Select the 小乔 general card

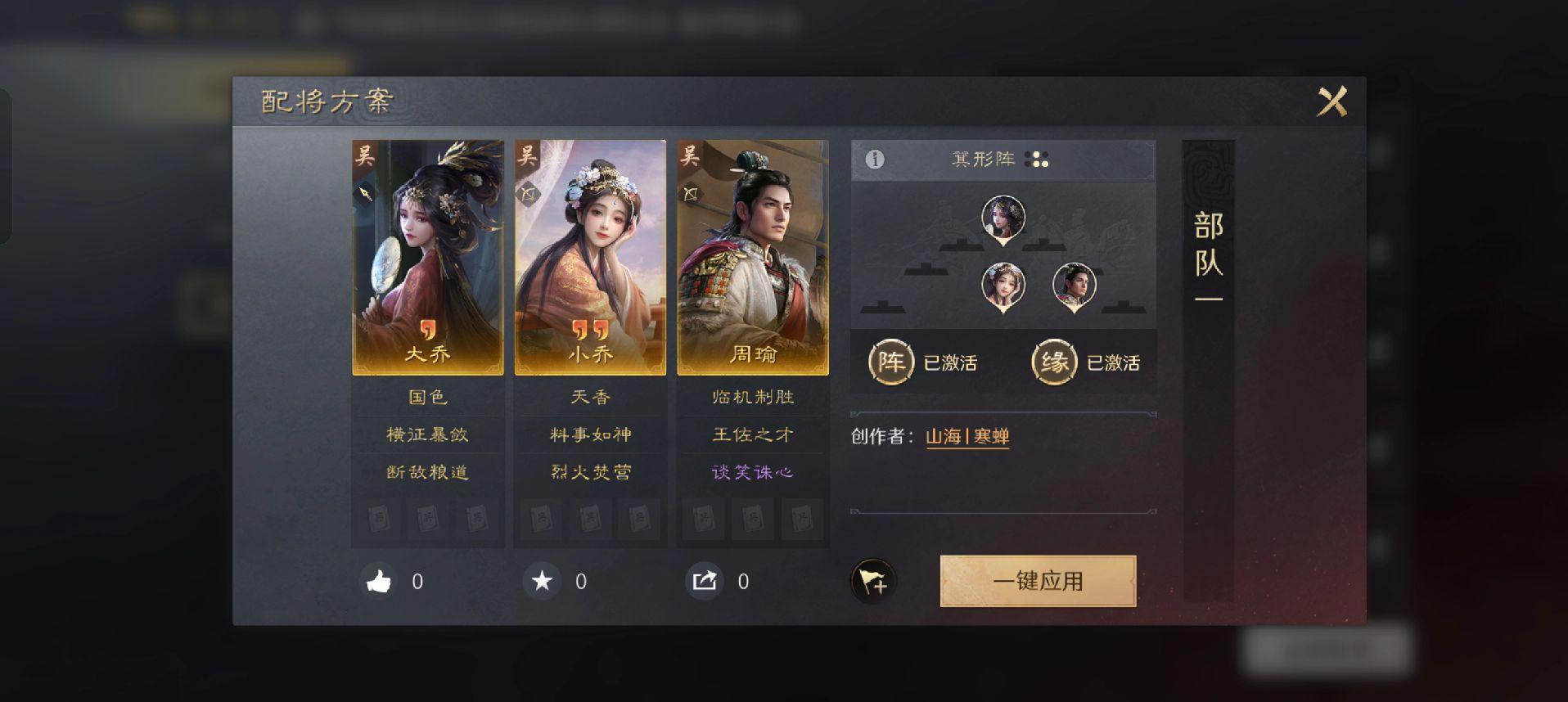[590, 257]
